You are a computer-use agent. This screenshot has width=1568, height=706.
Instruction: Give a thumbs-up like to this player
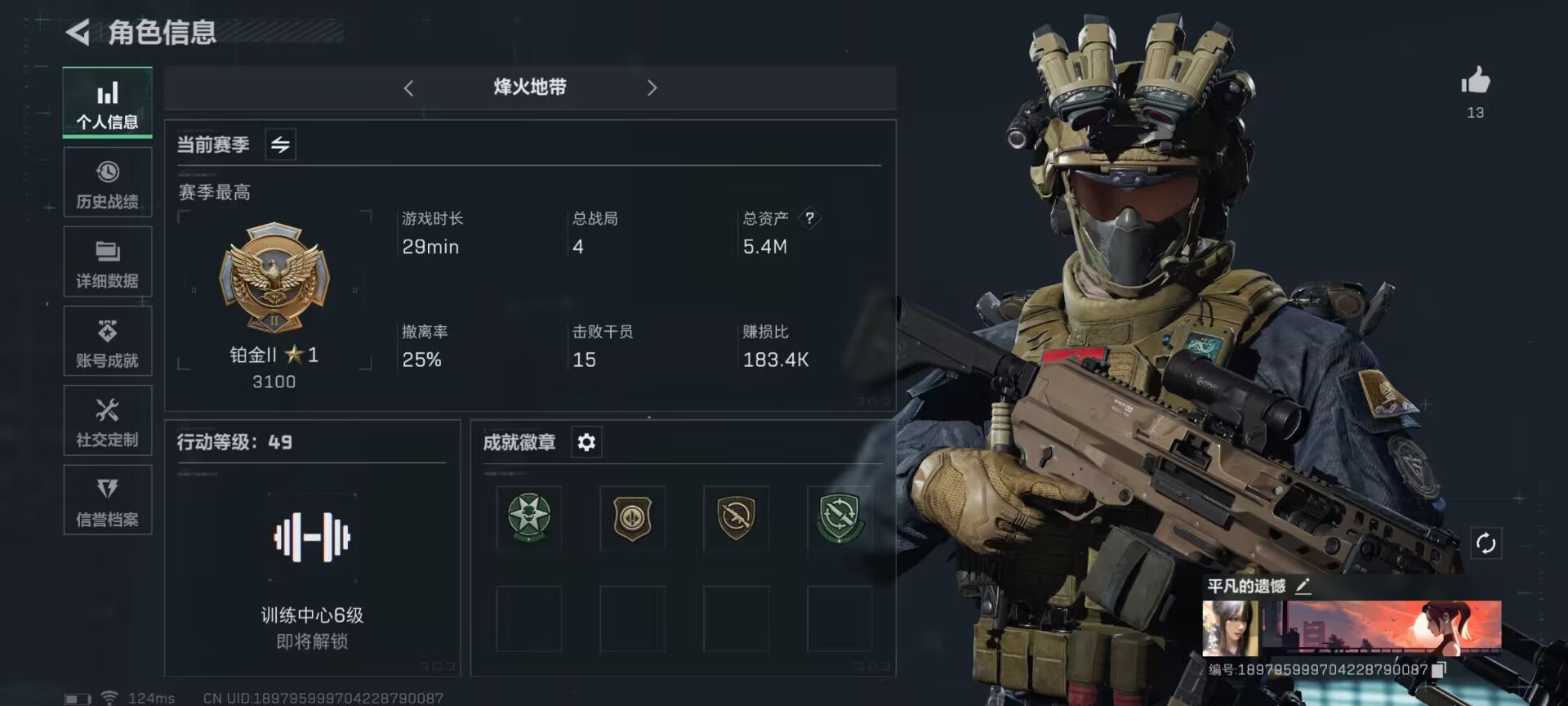click(1474, 79)
